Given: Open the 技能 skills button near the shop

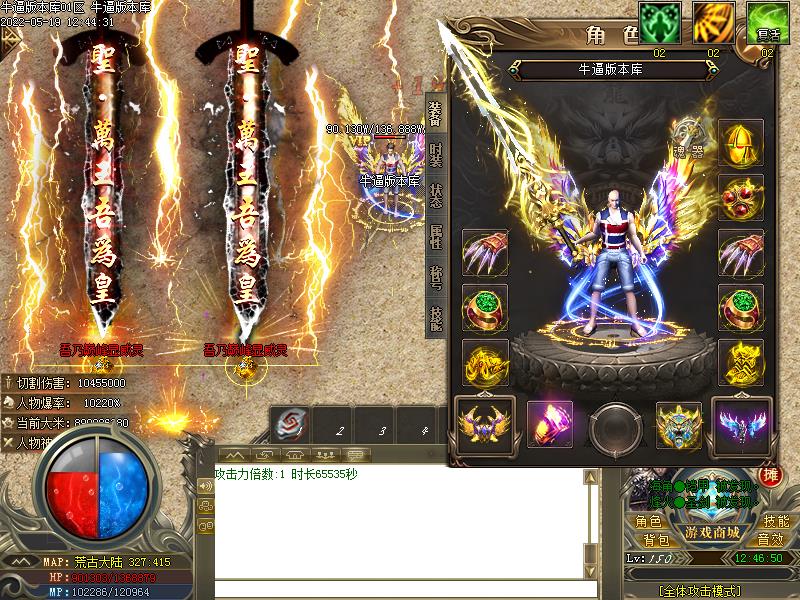Looking at the screenshot, I should pyautogui.click(x=775, y=522).
